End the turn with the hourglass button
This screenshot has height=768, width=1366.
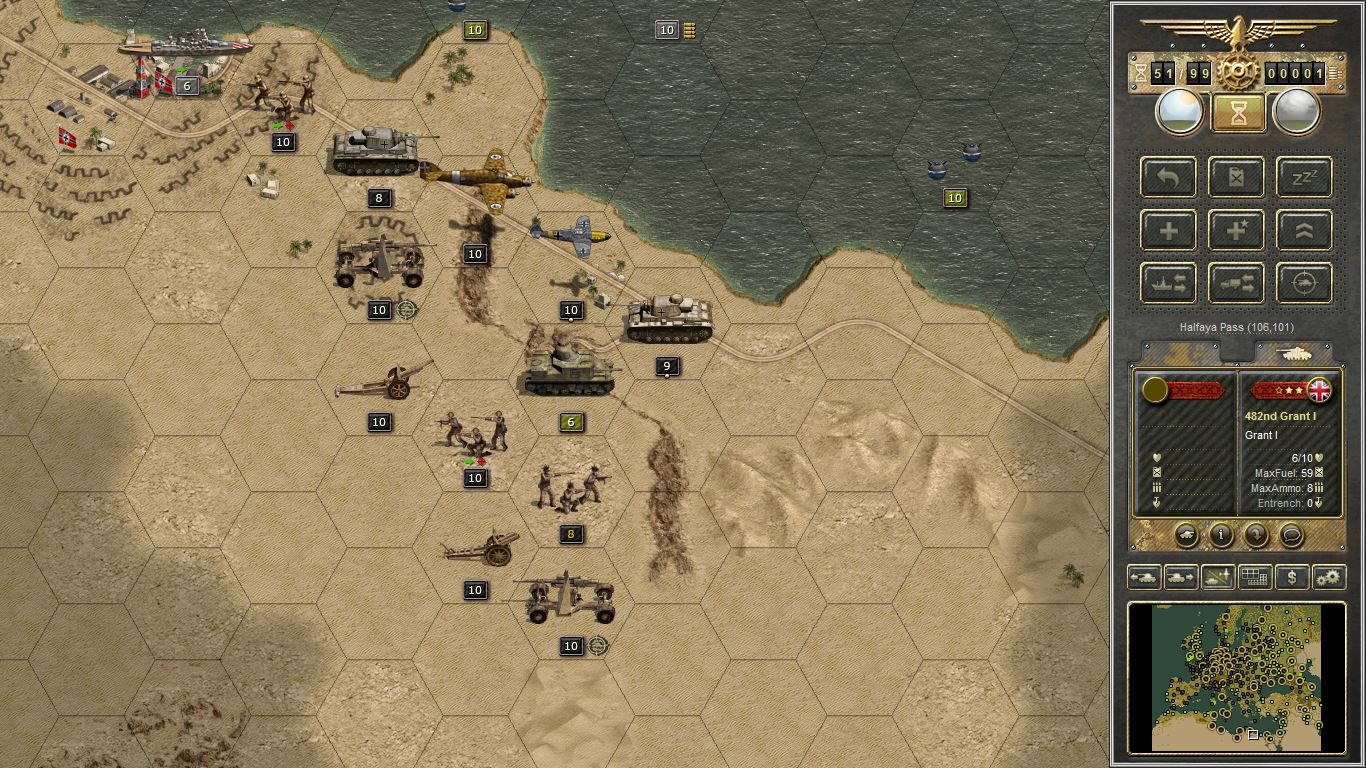[1238, 112]
